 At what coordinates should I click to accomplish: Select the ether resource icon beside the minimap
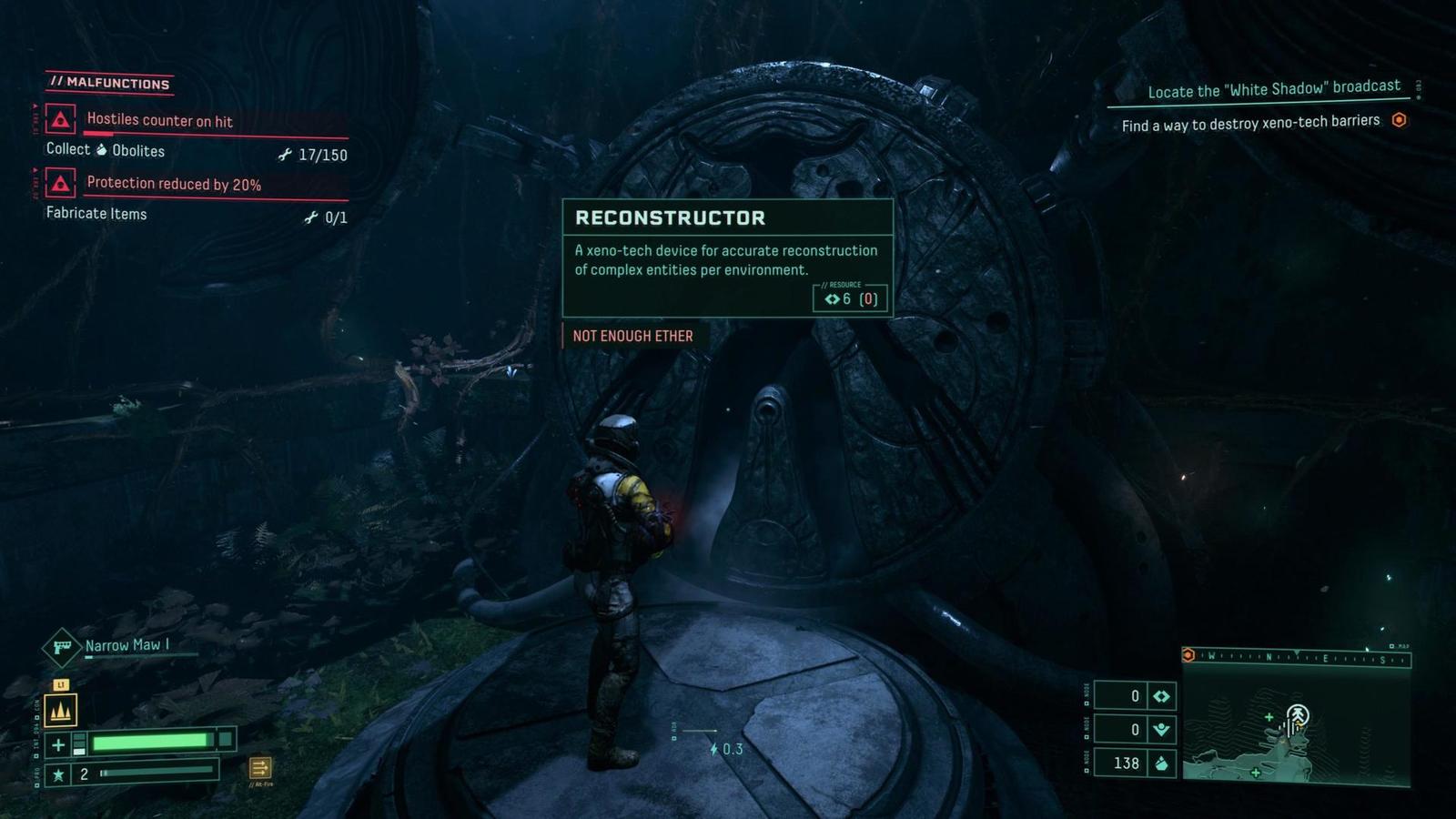[x=1161, y=696]
